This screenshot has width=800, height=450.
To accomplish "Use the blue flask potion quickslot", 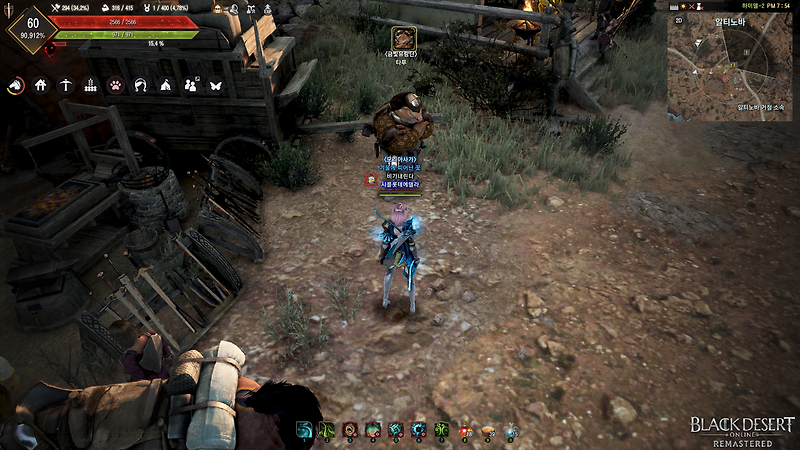I will tap(510, 430).
